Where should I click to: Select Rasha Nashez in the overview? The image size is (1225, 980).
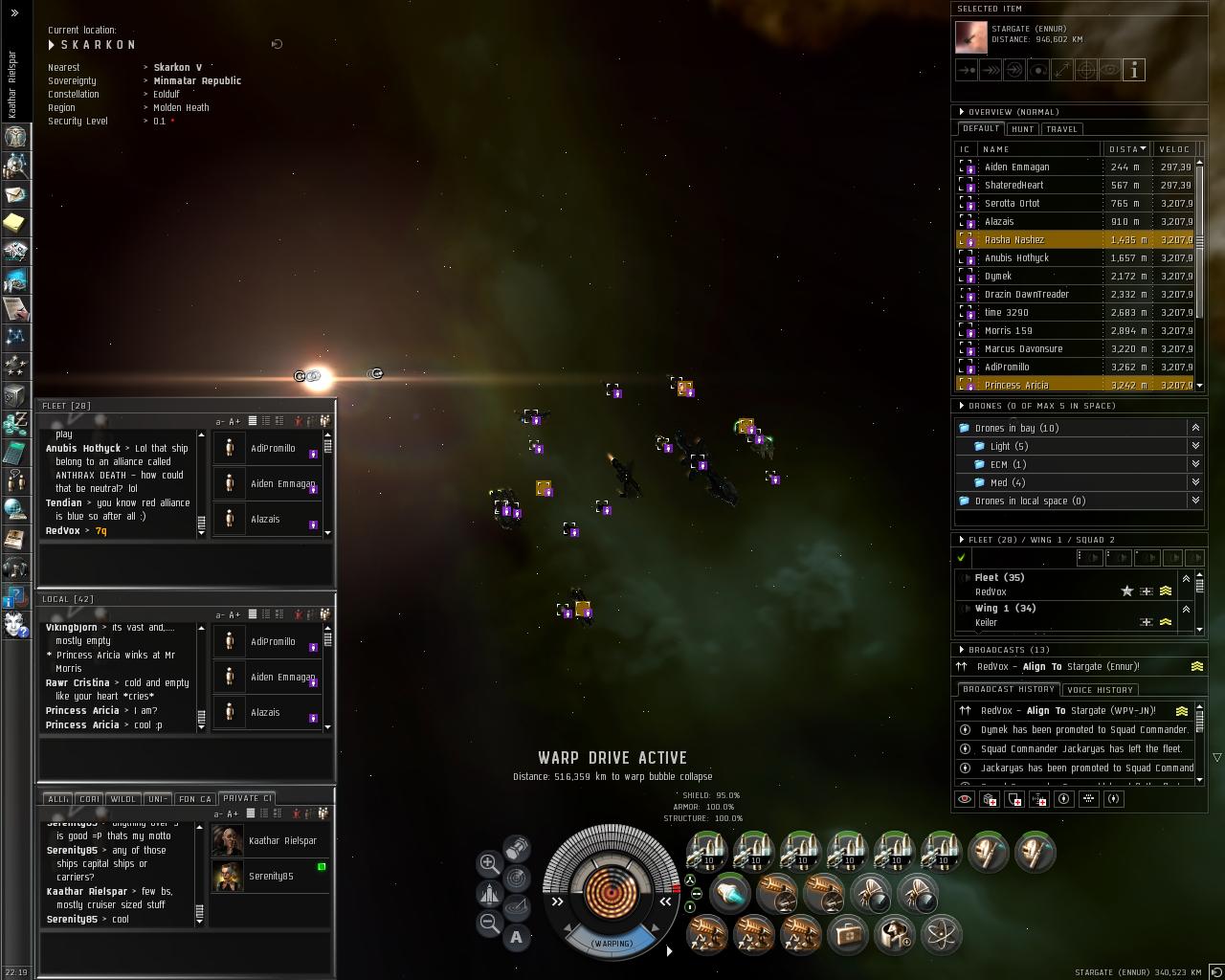[1014, 240]
